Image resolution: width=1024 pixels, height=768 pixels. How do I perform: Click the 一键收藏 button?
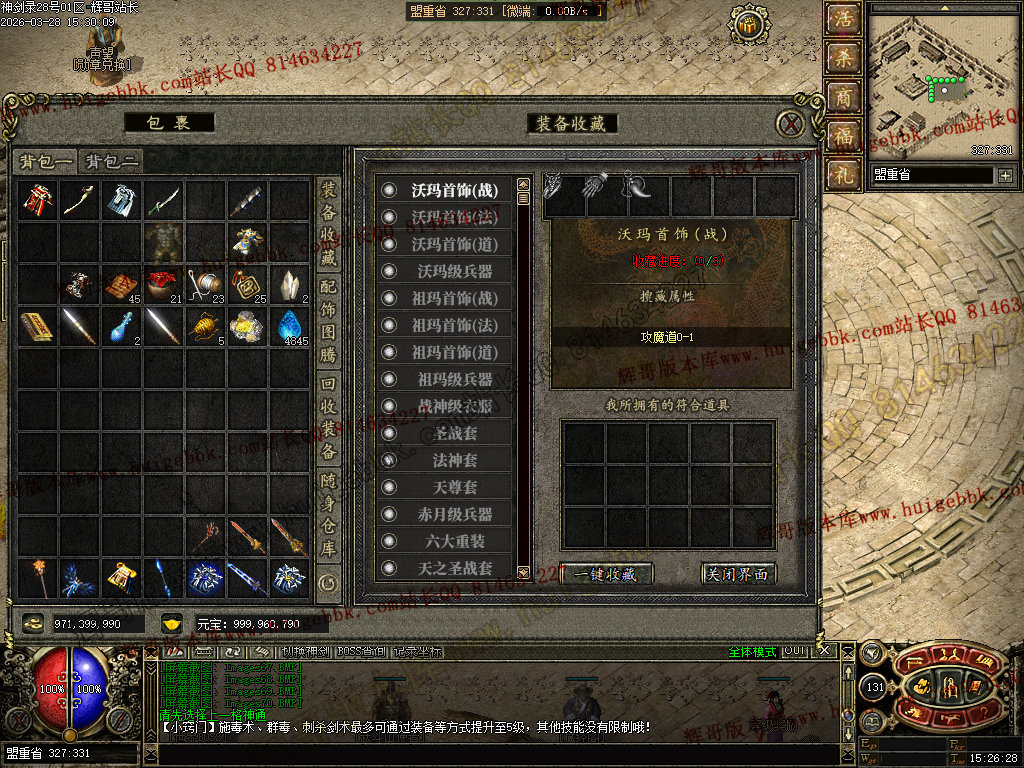[x=607, y=574]
